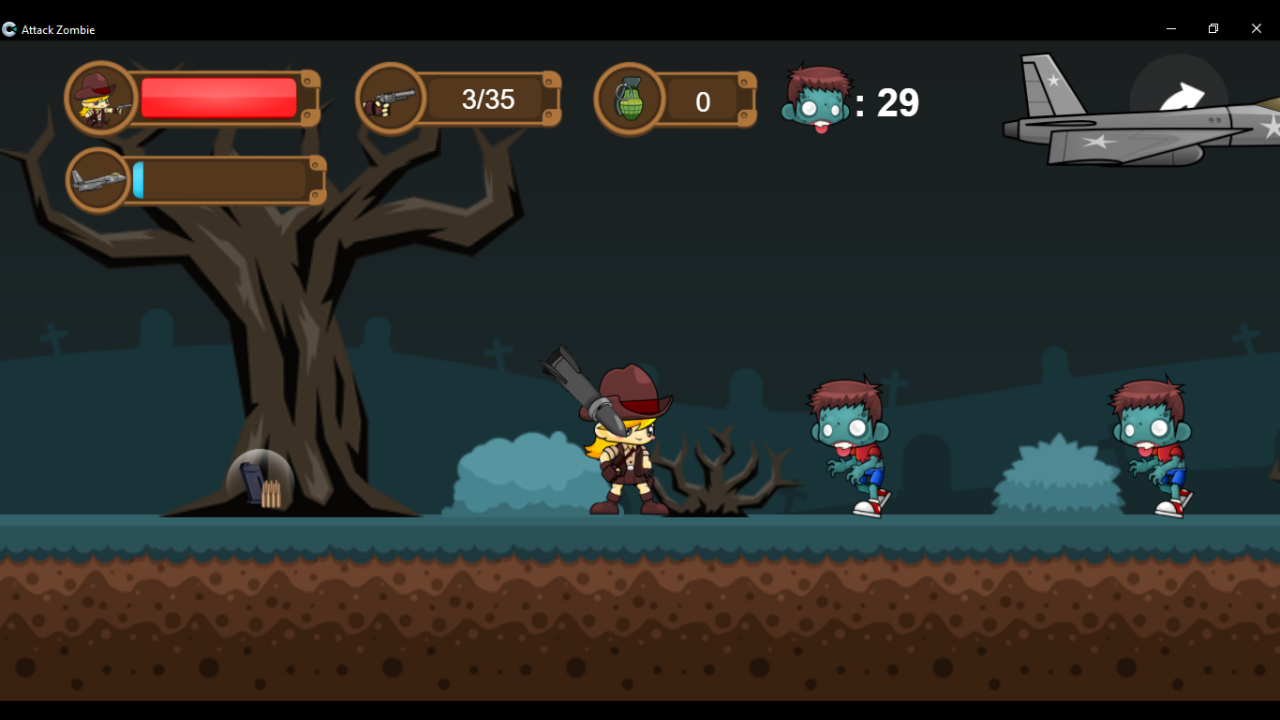Screen dimensions: 1280x720
Task: Select the pistol icon showing 3/35 ammo
Action: pos(390,98)
